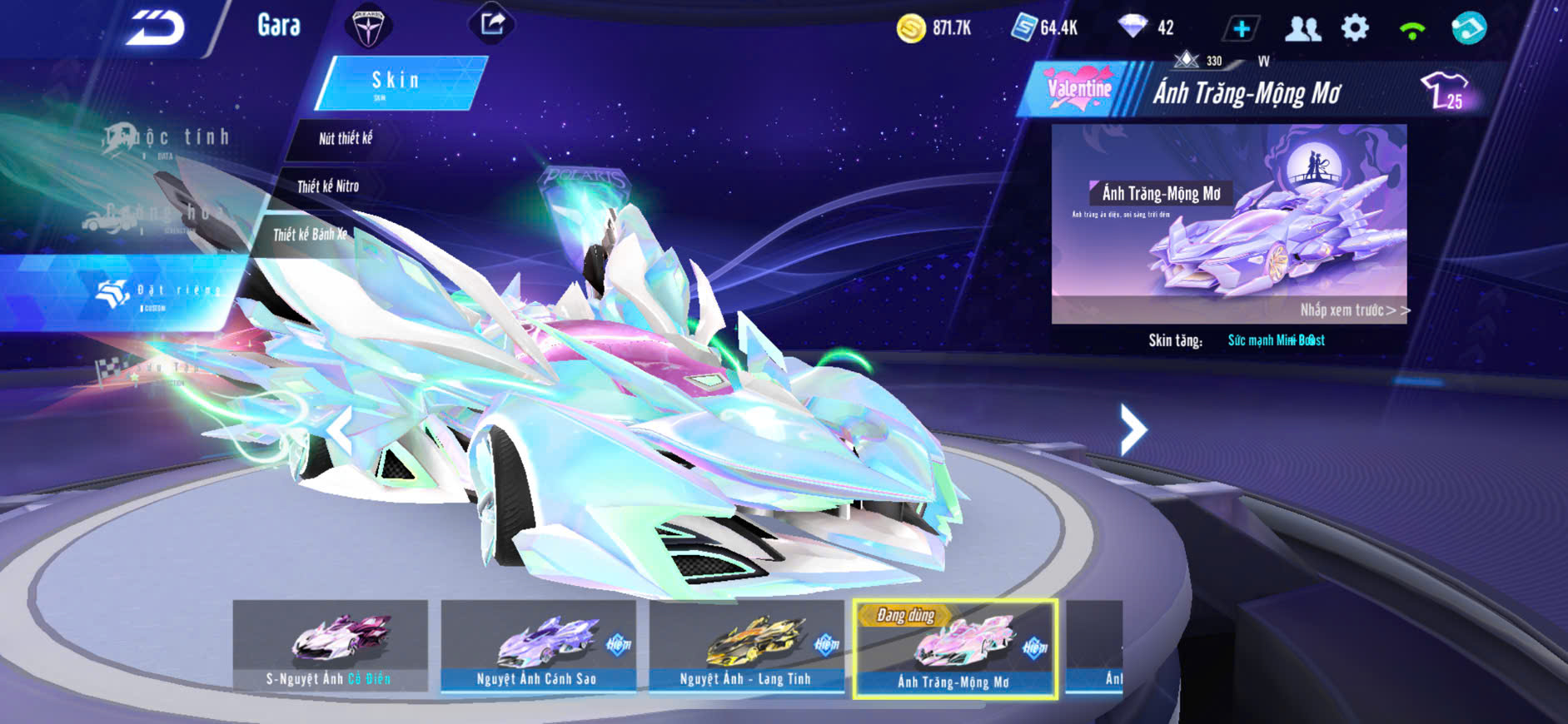
Task: Select S-Nguyệt Ánh Cổ Điển skin
Action: click(x=330, y=646)
